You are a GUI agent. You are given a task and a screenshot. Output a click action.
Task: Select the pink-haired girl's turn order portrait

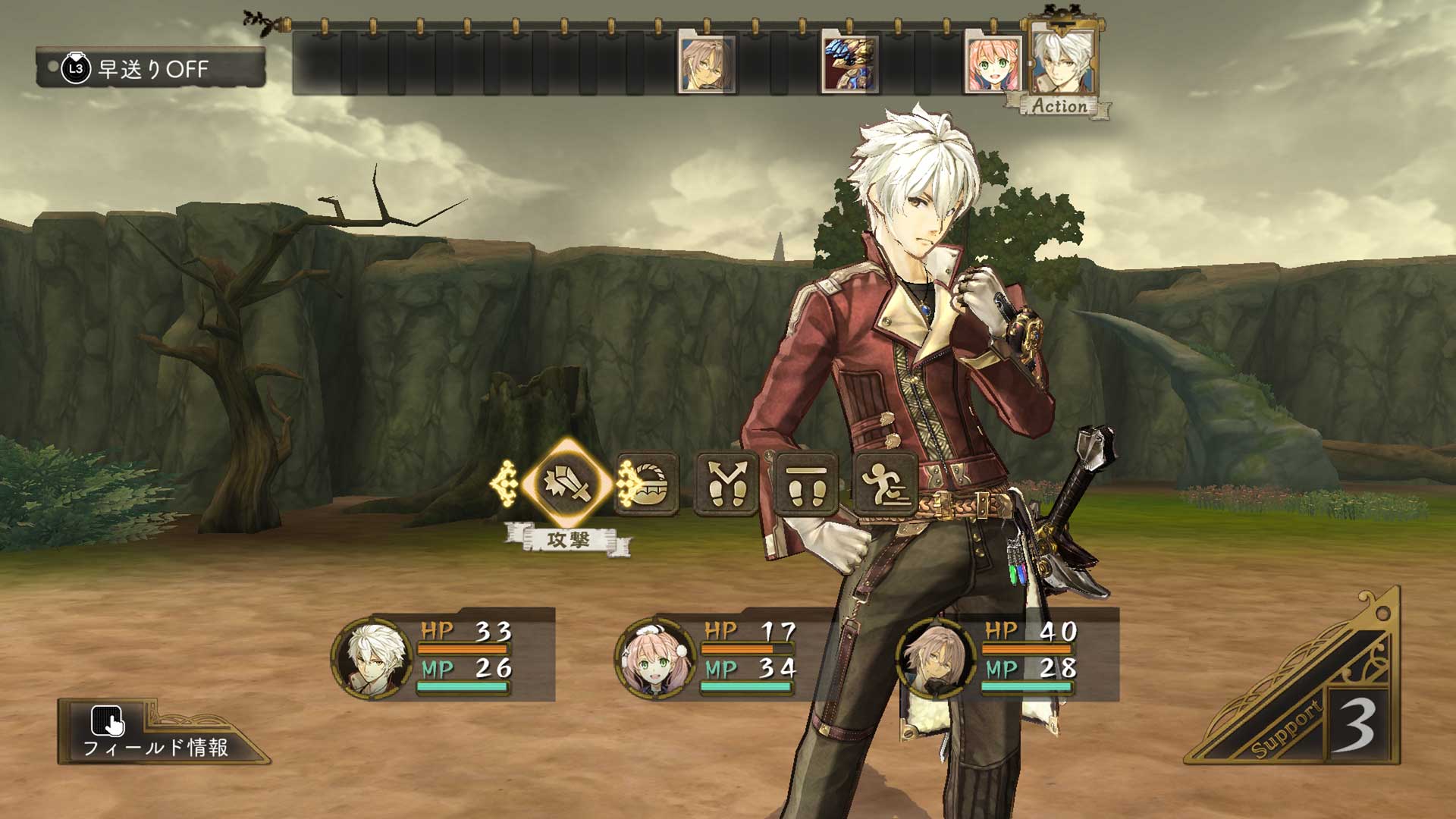click(993, 62)
